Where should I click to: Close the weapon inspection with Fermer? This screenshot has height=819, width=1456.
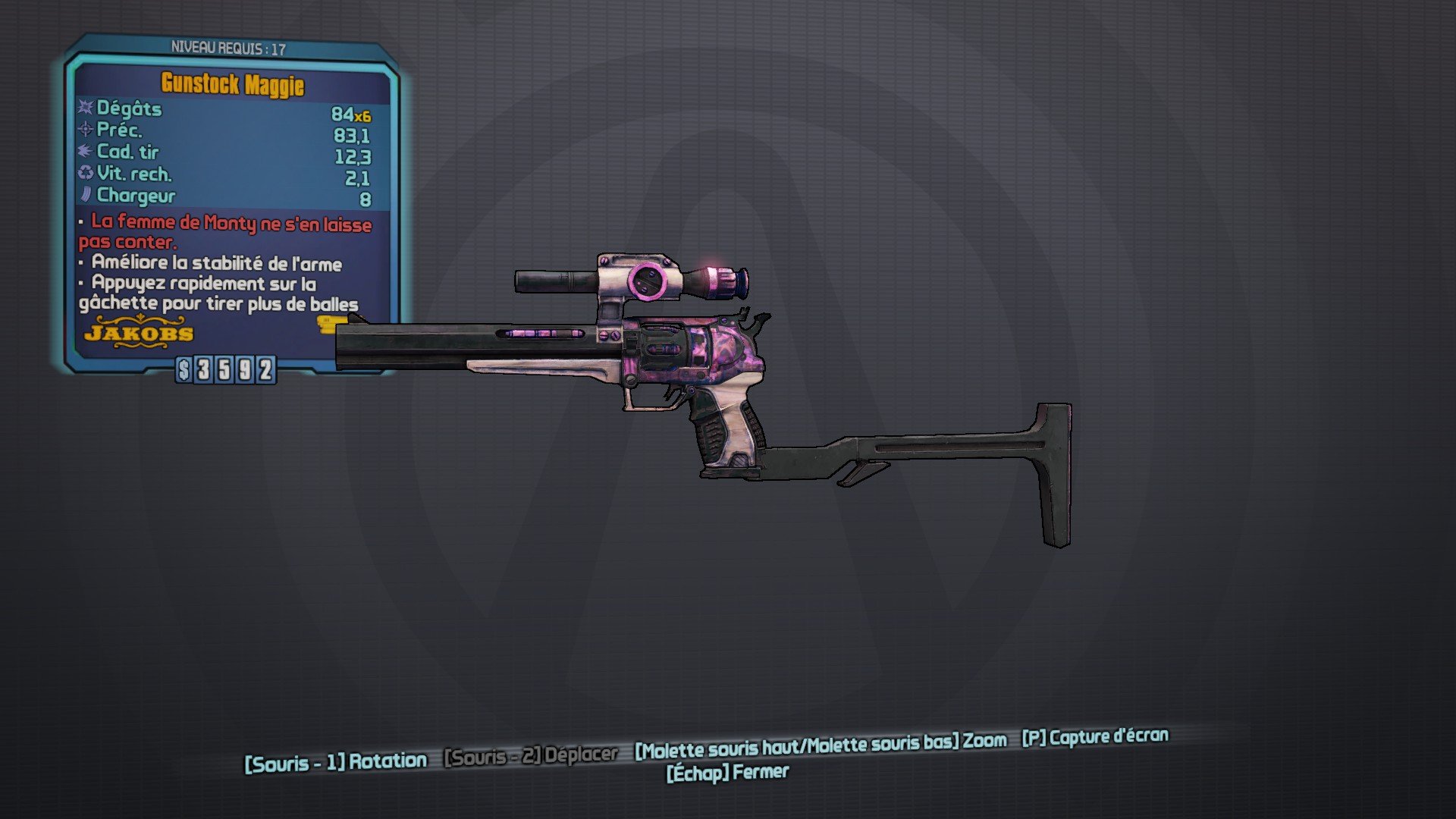coord(727,773)
